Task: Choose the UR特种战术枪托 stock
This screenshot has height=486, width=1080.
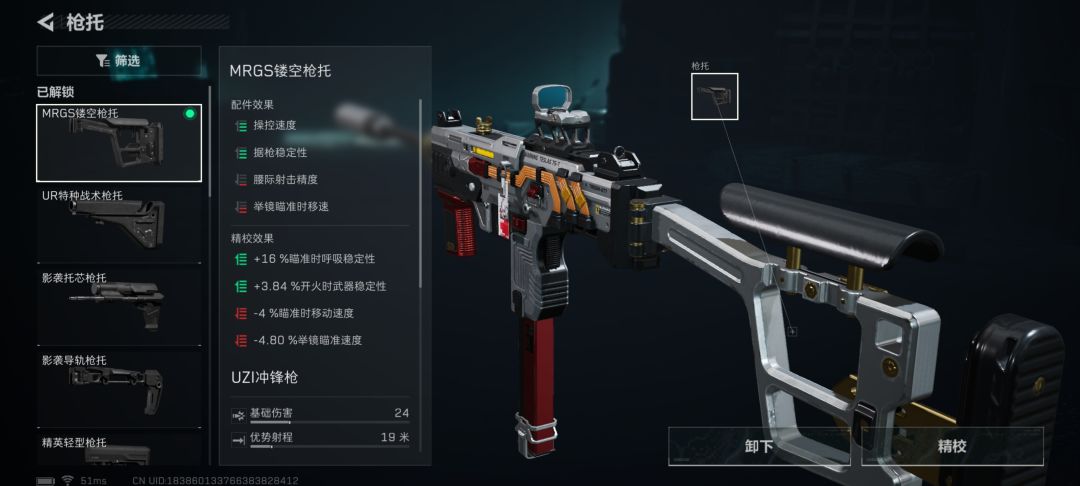Action: coord(118,221)
